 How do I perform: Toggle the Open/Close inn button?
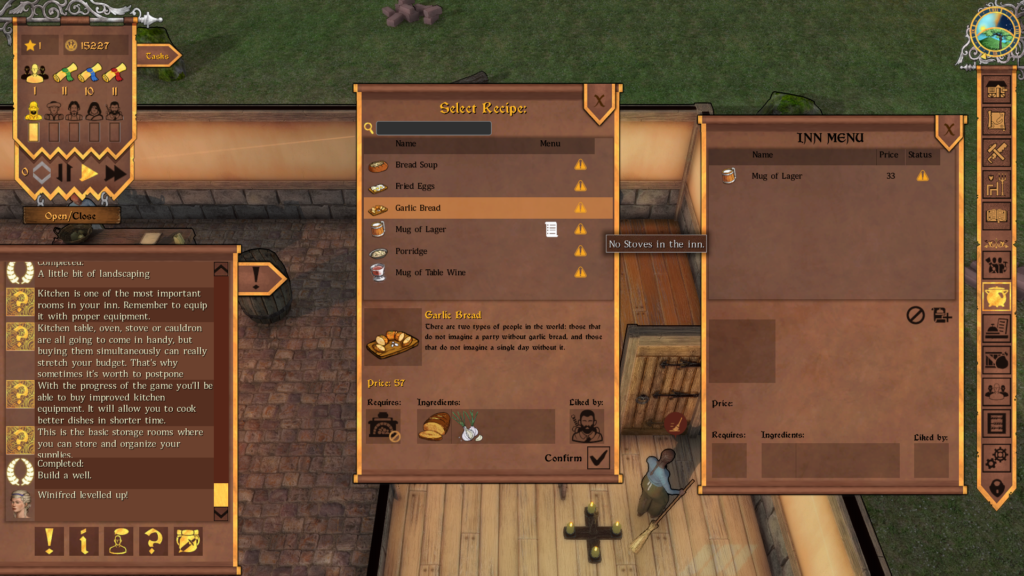coord(72,215)
